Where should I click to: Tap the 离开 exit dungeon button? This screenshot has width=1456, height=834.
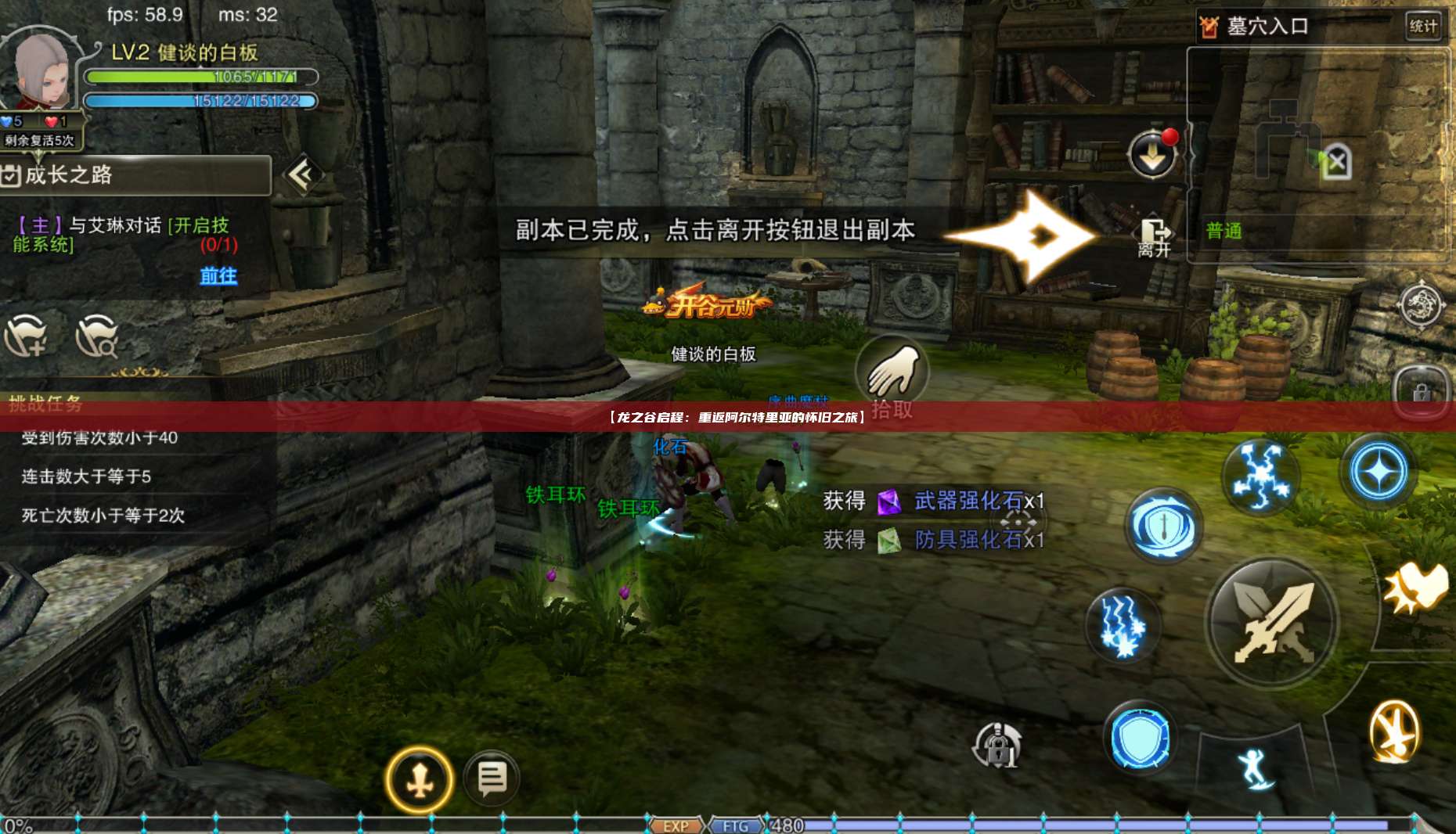point(1154,236)
